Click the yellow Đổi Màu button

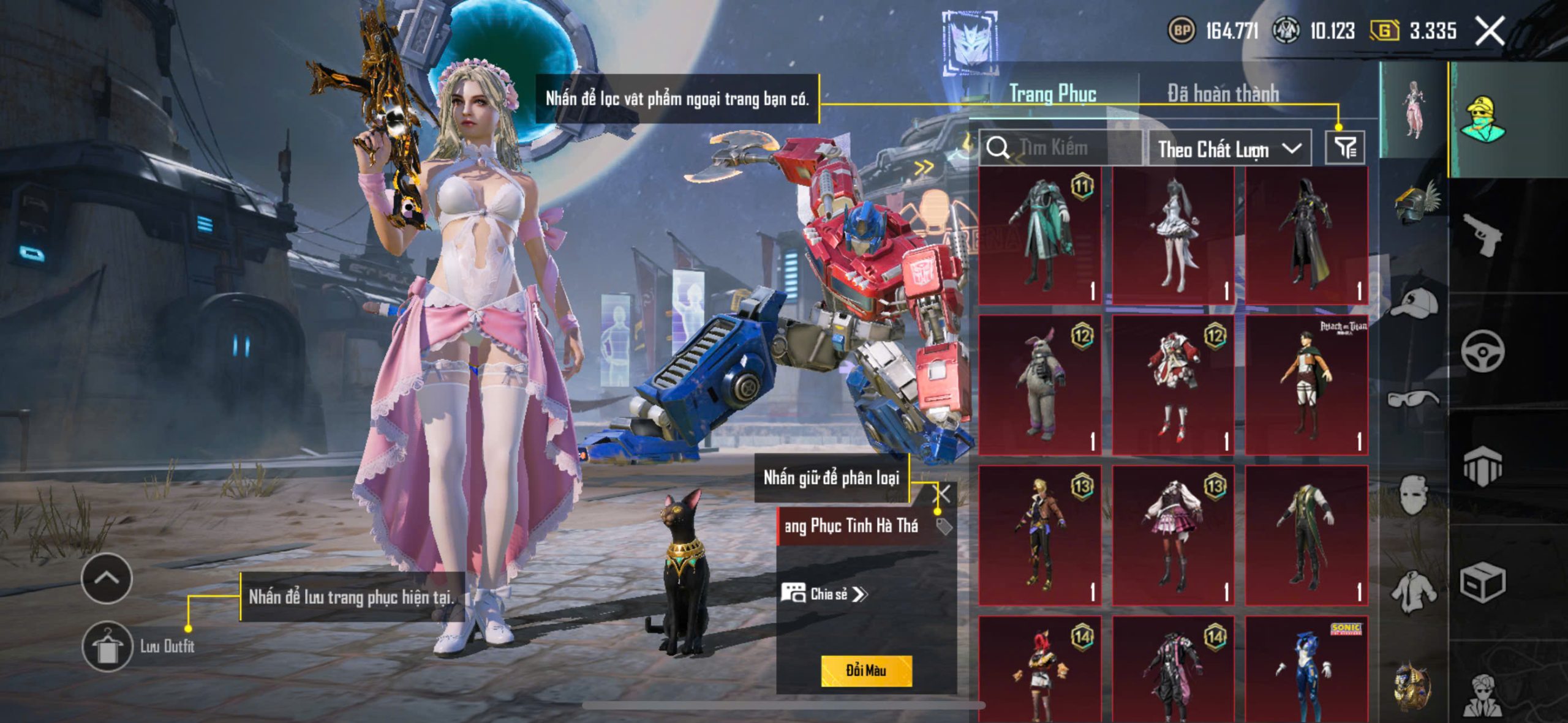click(866, 670)
